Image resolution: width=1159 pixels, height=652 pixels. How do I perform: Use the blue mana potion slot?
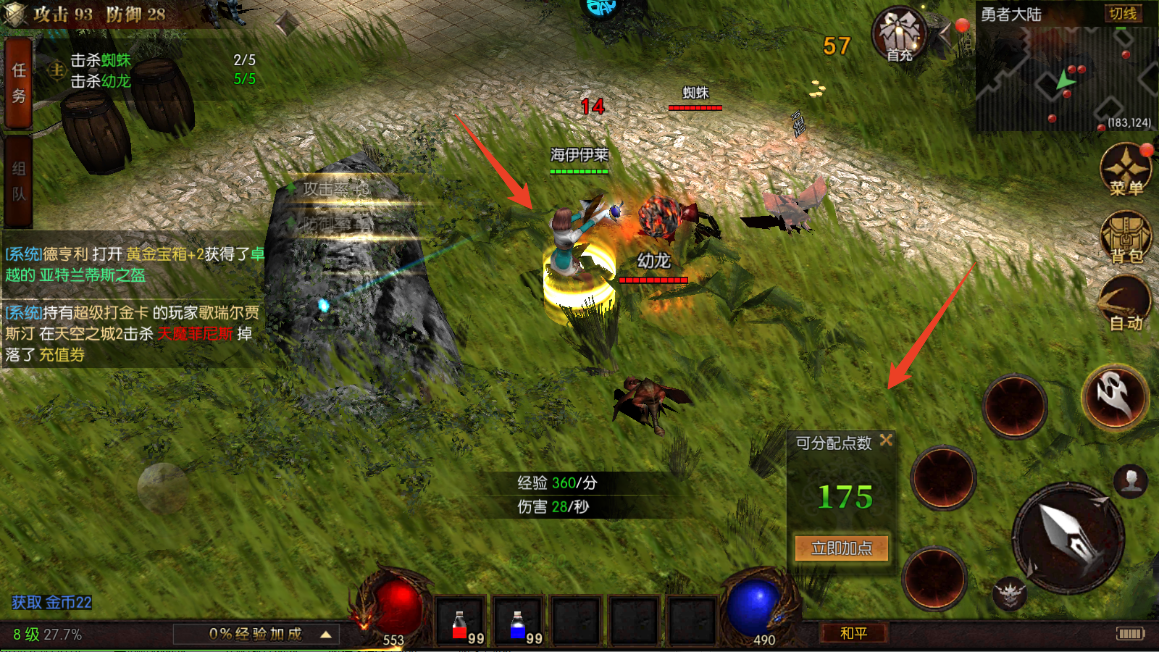[x=518, y=621]
